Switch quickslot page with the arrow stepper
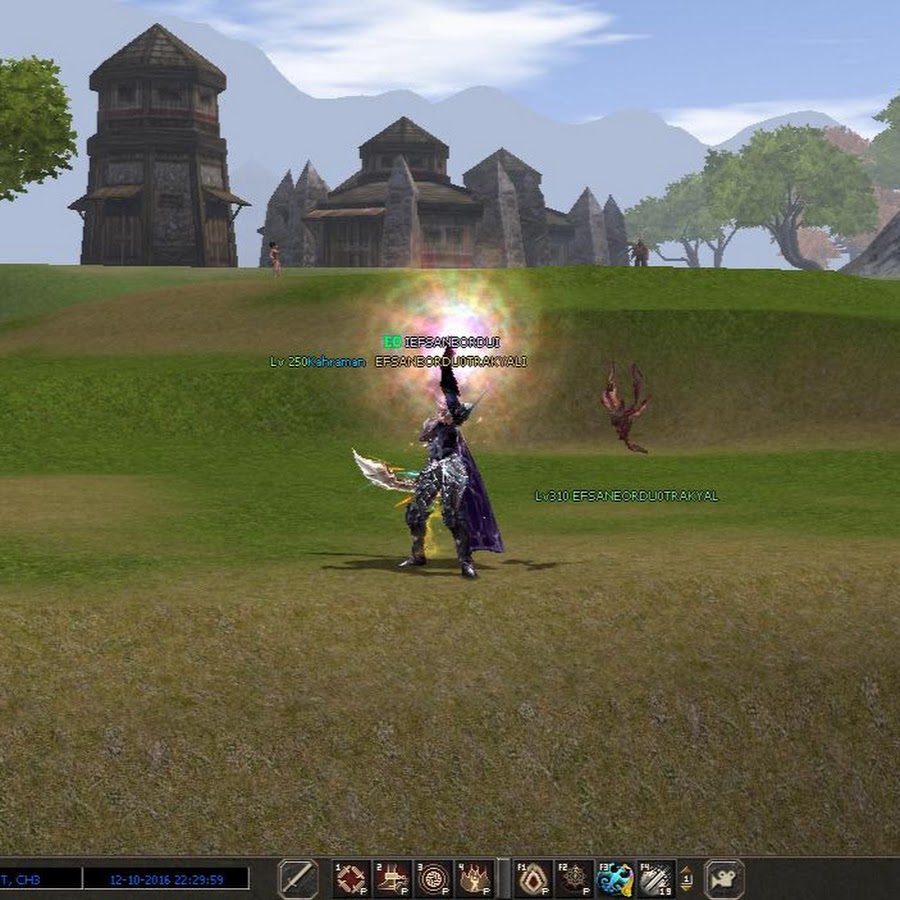Image resolution: width=900 pixels, height=900 pixels. click(x=687, y=879)
